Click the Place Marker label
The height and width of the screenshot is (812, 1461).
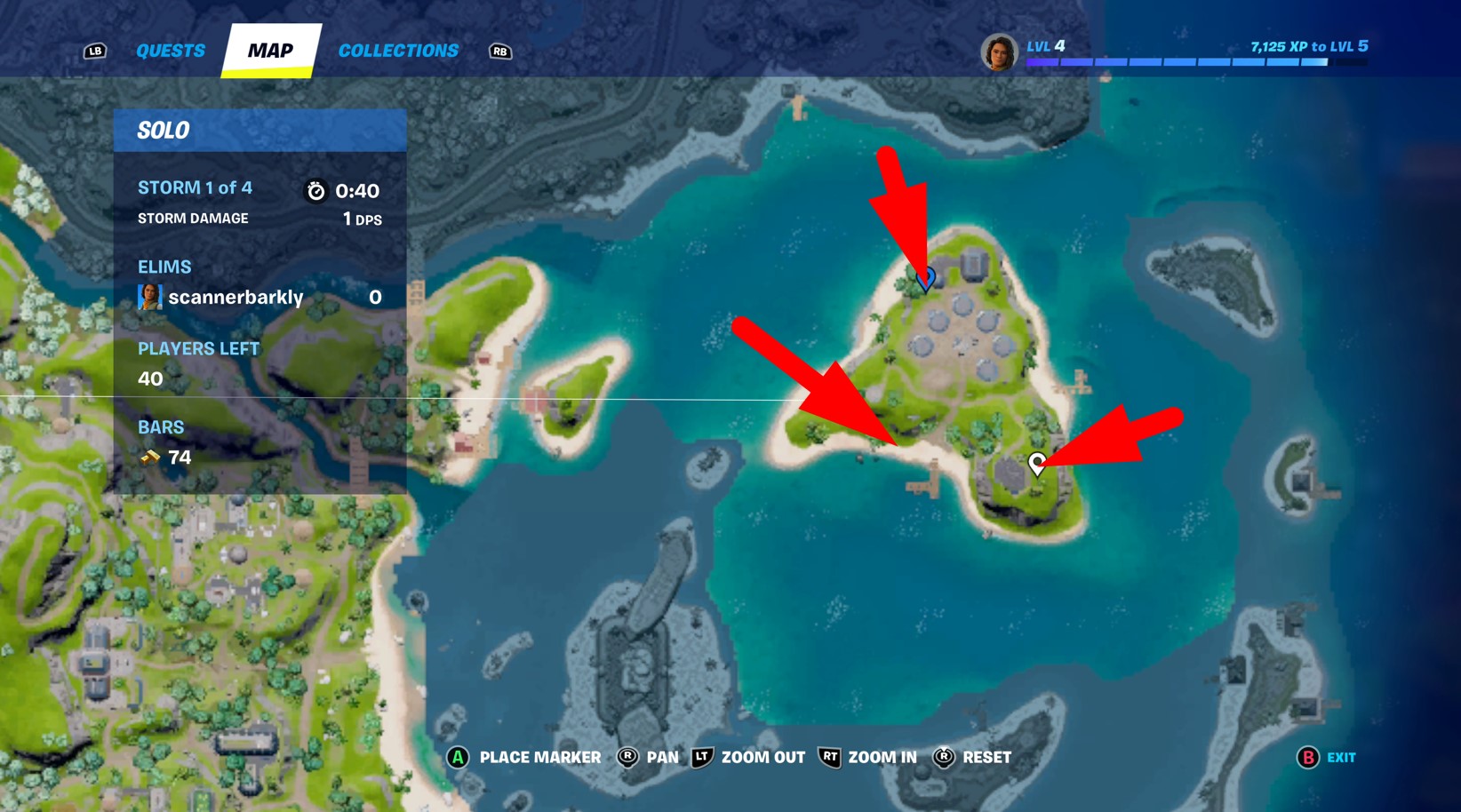[538, 757]
